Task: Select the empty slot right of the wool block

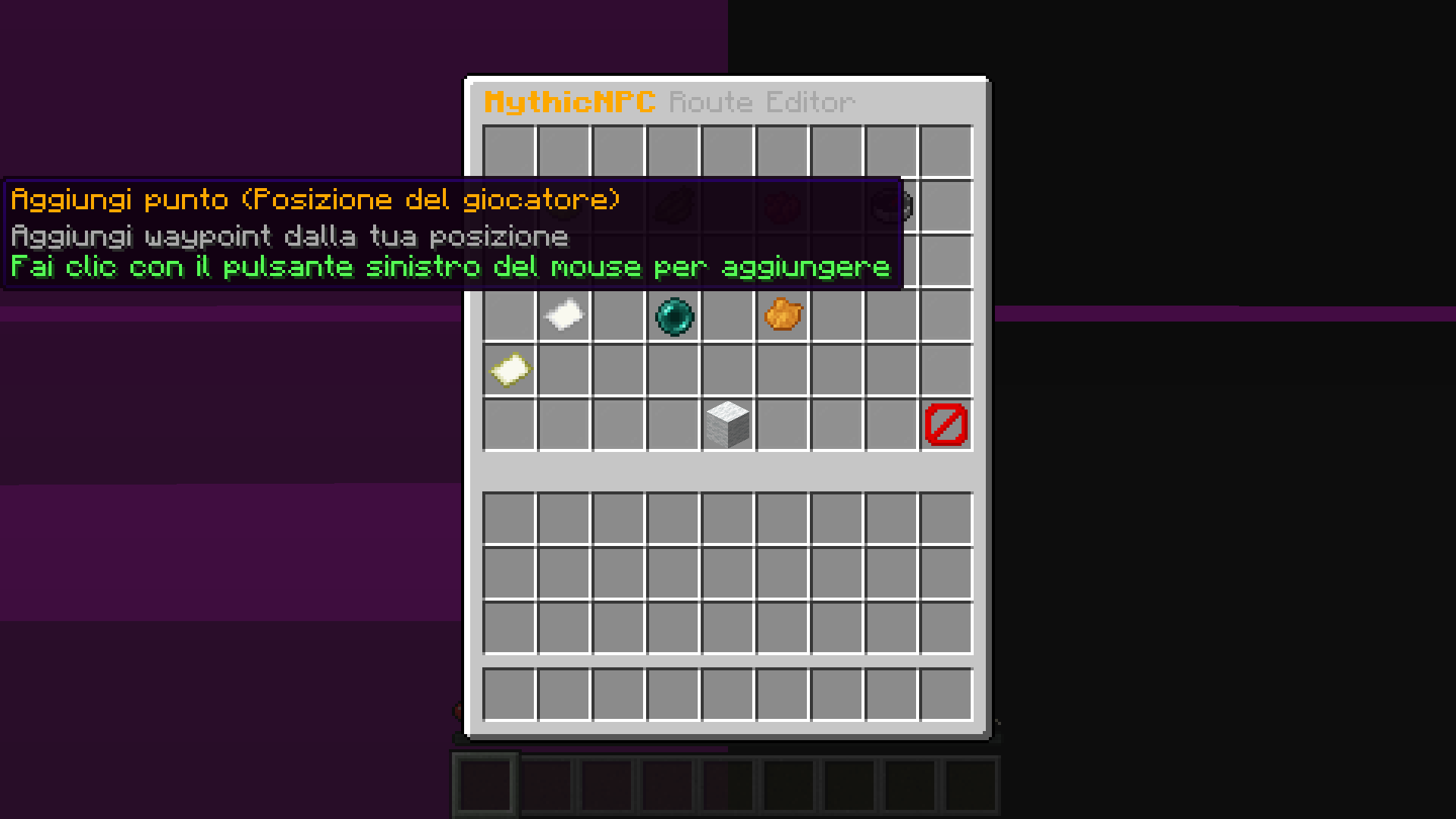Action: (x=783, y=422)
